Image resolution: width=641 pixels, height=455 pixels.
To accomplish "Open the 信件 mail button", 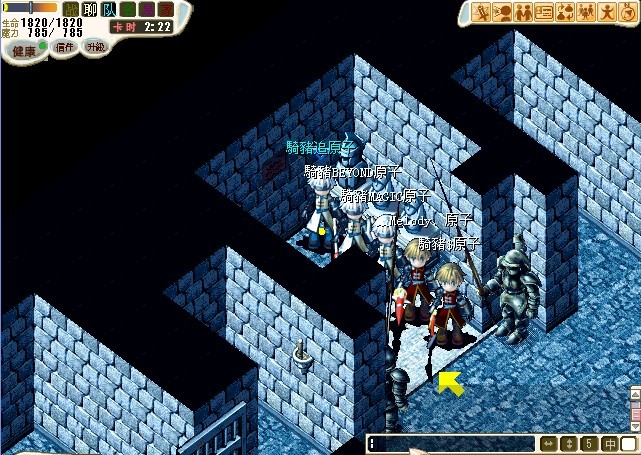I will (x=63, y=47).
